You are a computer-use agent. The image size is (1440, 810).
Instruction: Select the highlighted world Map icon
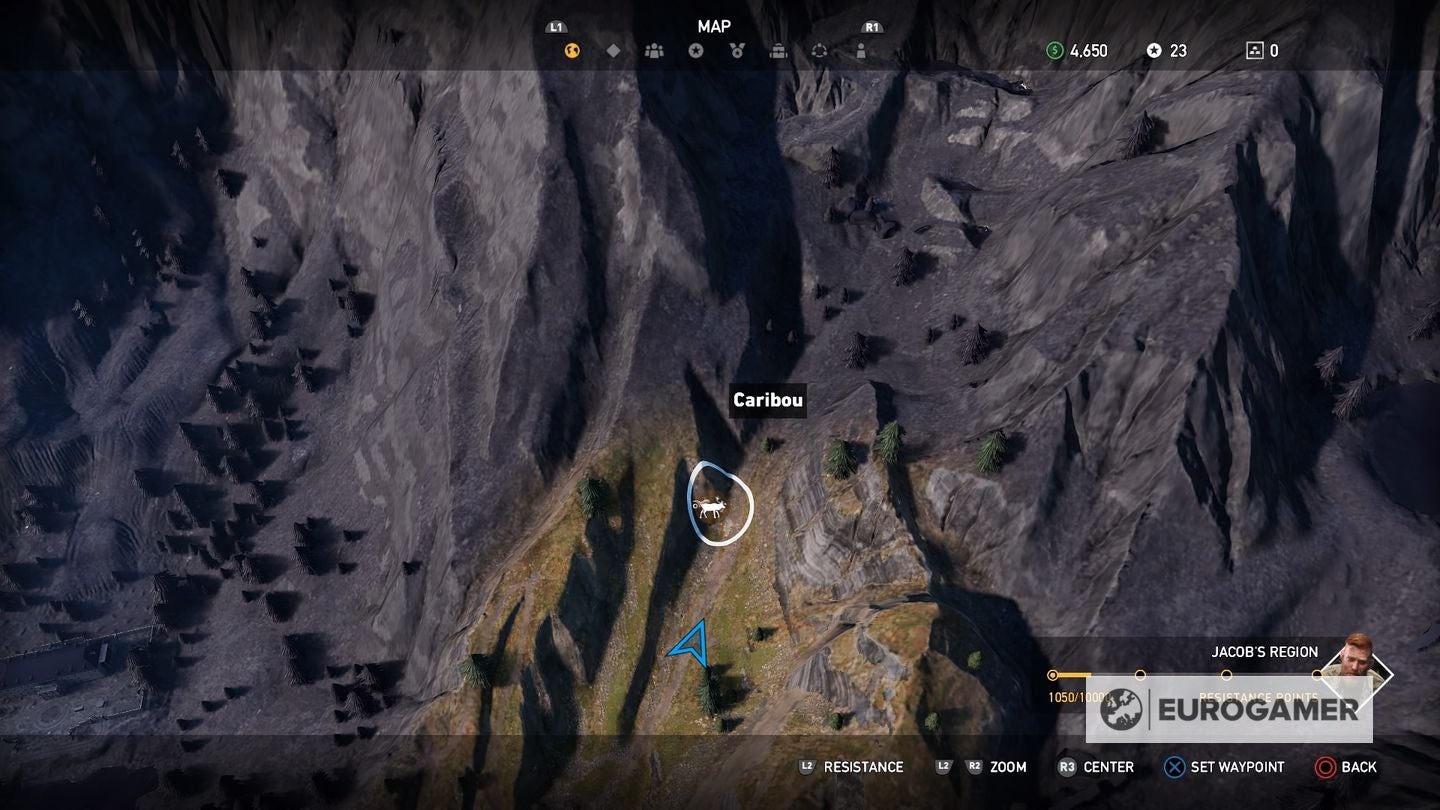[571, 49]
